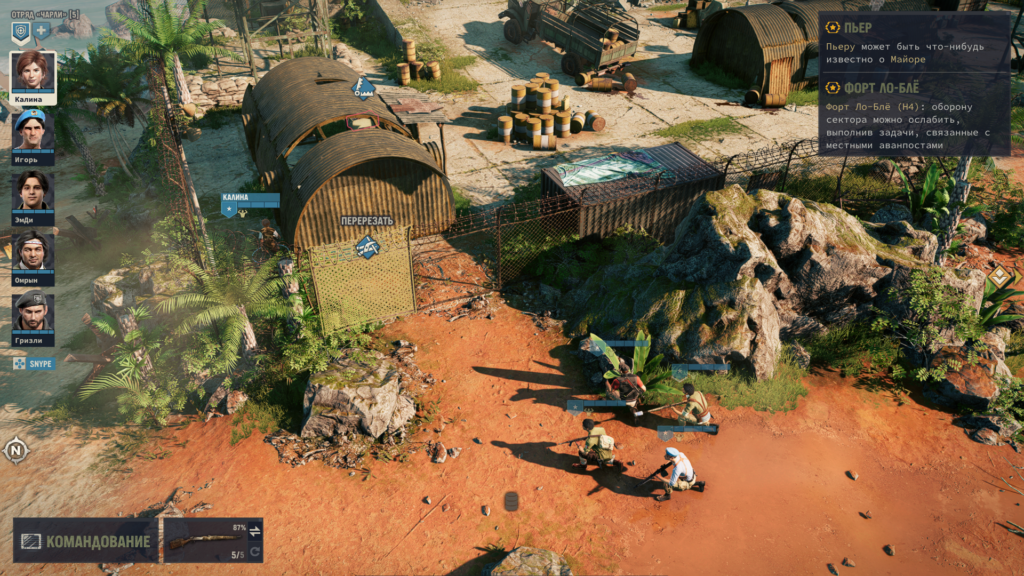The height and width of the screenshot is (576, 1024).
Task: Choose the ЭмДи mercenary portrait
Action: [33, 190]
